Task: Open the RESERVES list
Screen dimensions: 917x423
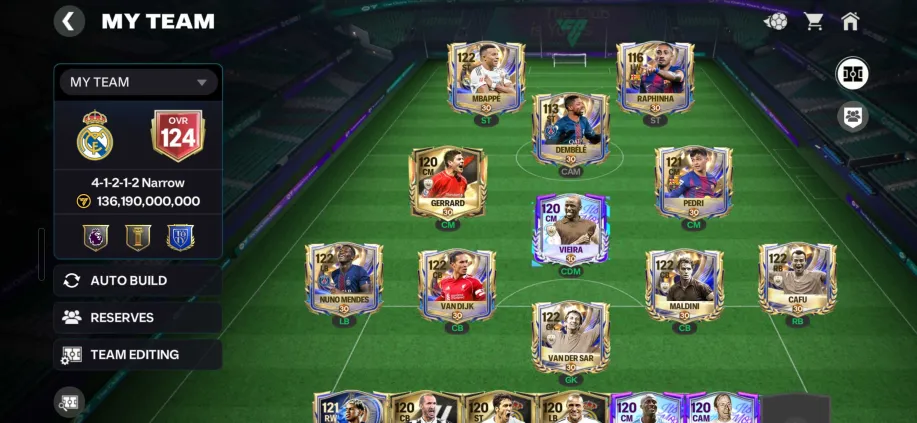Action: coord(138,318)
